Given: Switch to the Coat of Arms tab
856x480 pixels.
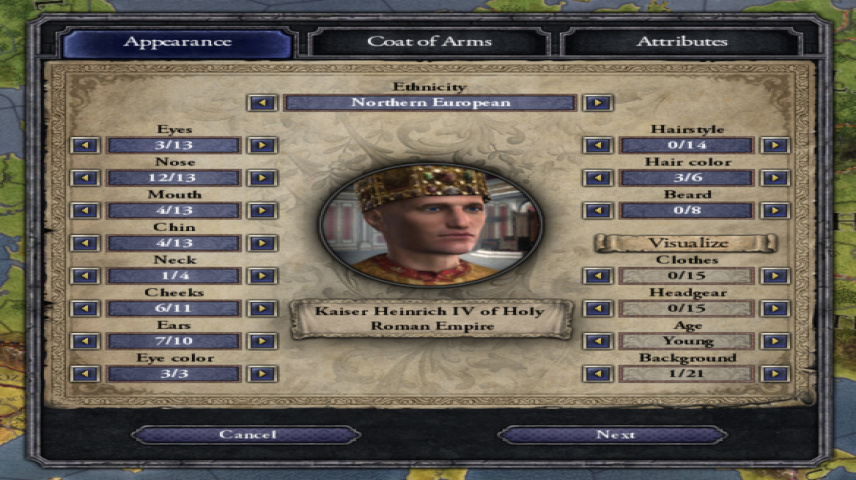Looking at the screenshot, I should (x=430, y=42).
